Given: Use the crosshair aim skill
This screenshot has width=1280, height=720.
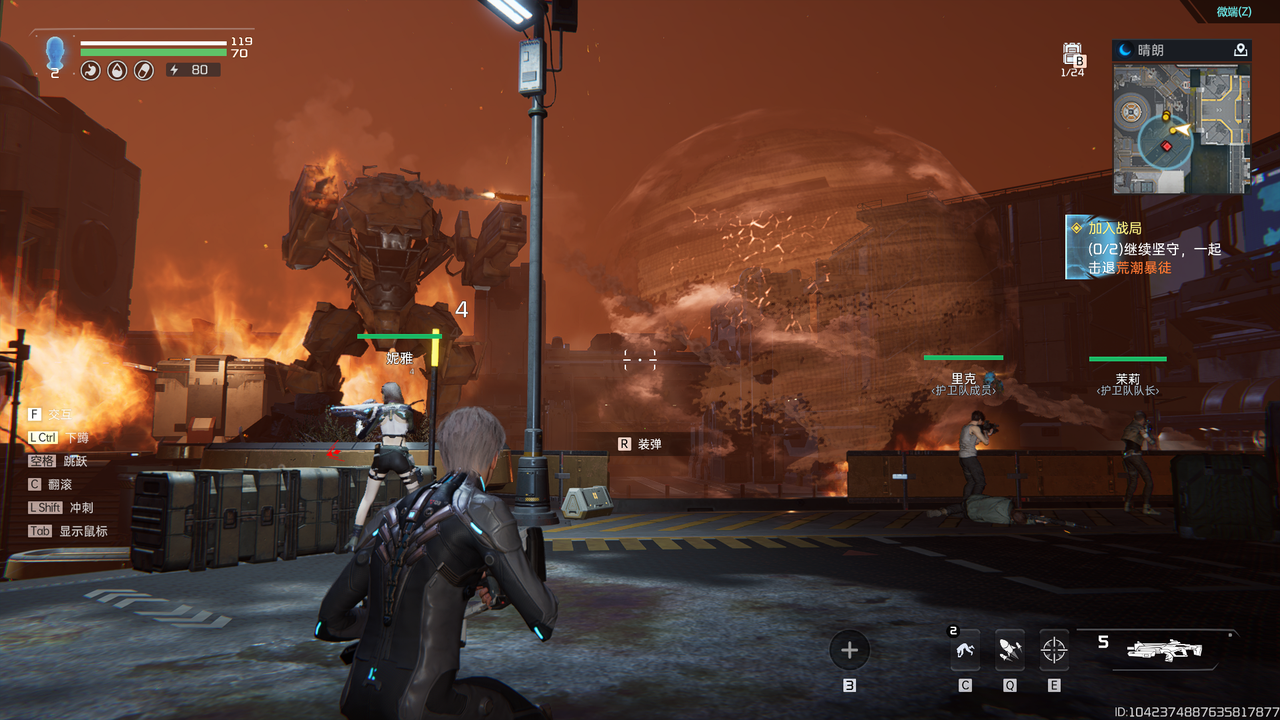Looking at the screenshot, I should point(1053,651).
